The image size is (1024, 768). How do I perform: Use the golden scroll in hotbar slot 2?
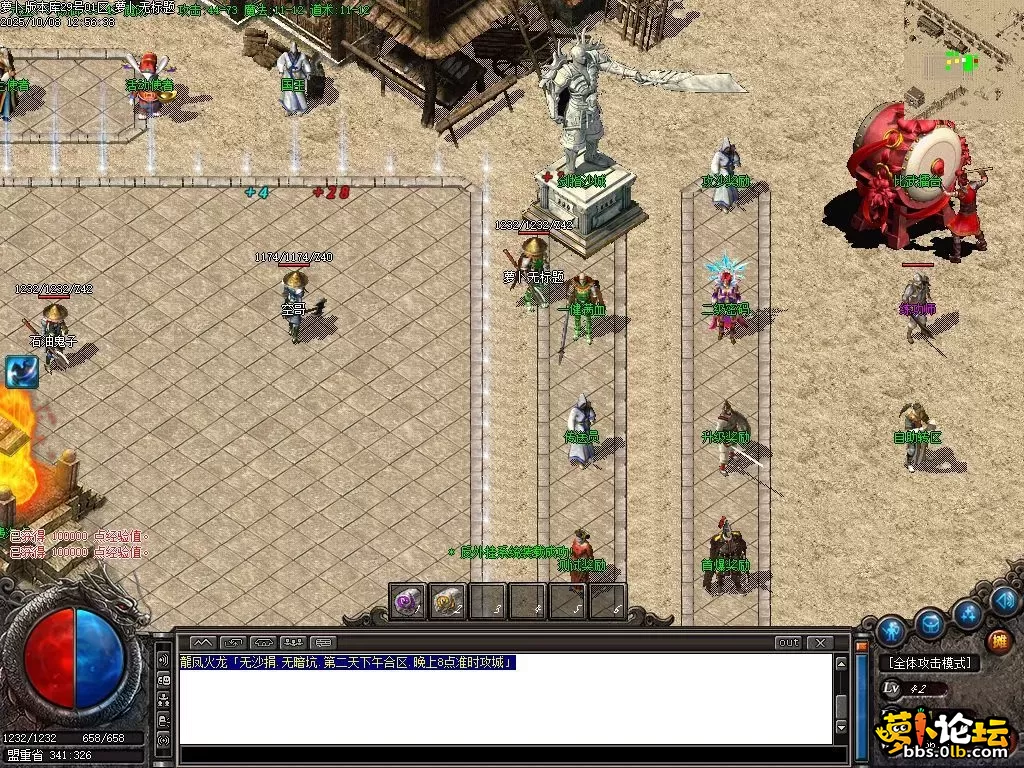[x=448, y=602]
